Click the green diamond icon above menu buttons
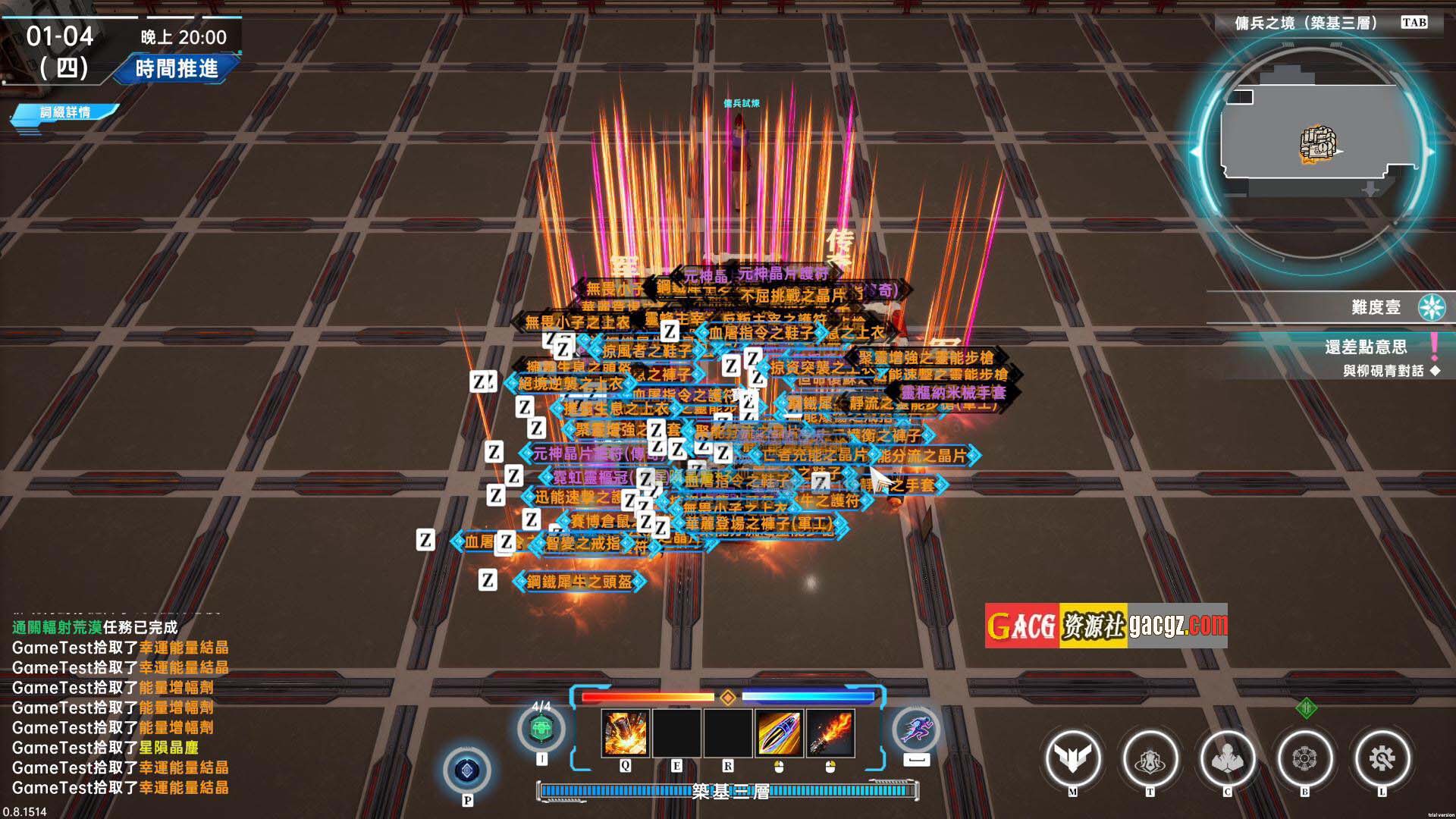This screenshot has height=819, width=1456. point(1306,708)
